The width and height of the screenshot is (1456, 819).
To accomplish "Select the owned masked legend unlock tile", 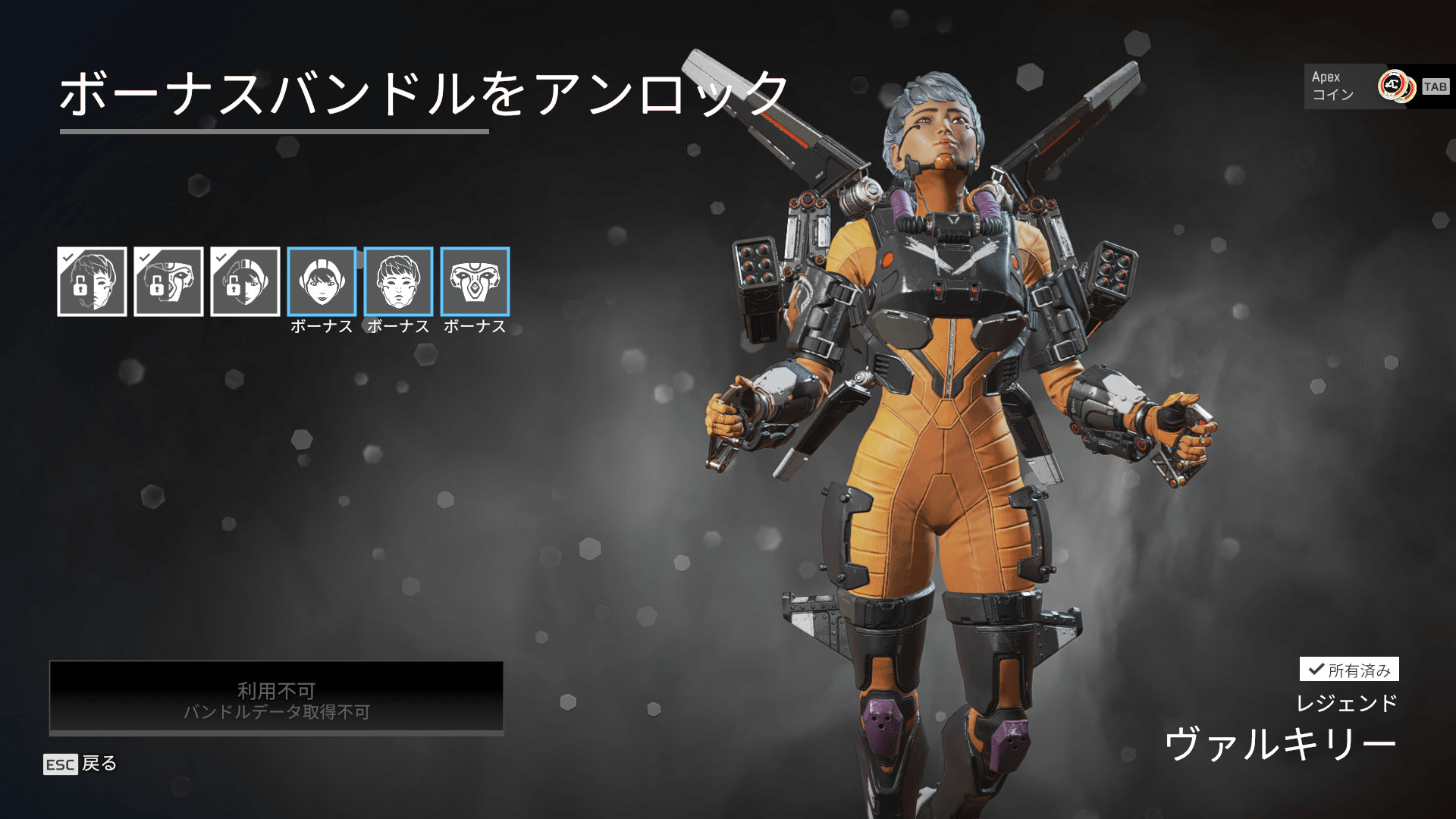I will click(168, 281).
